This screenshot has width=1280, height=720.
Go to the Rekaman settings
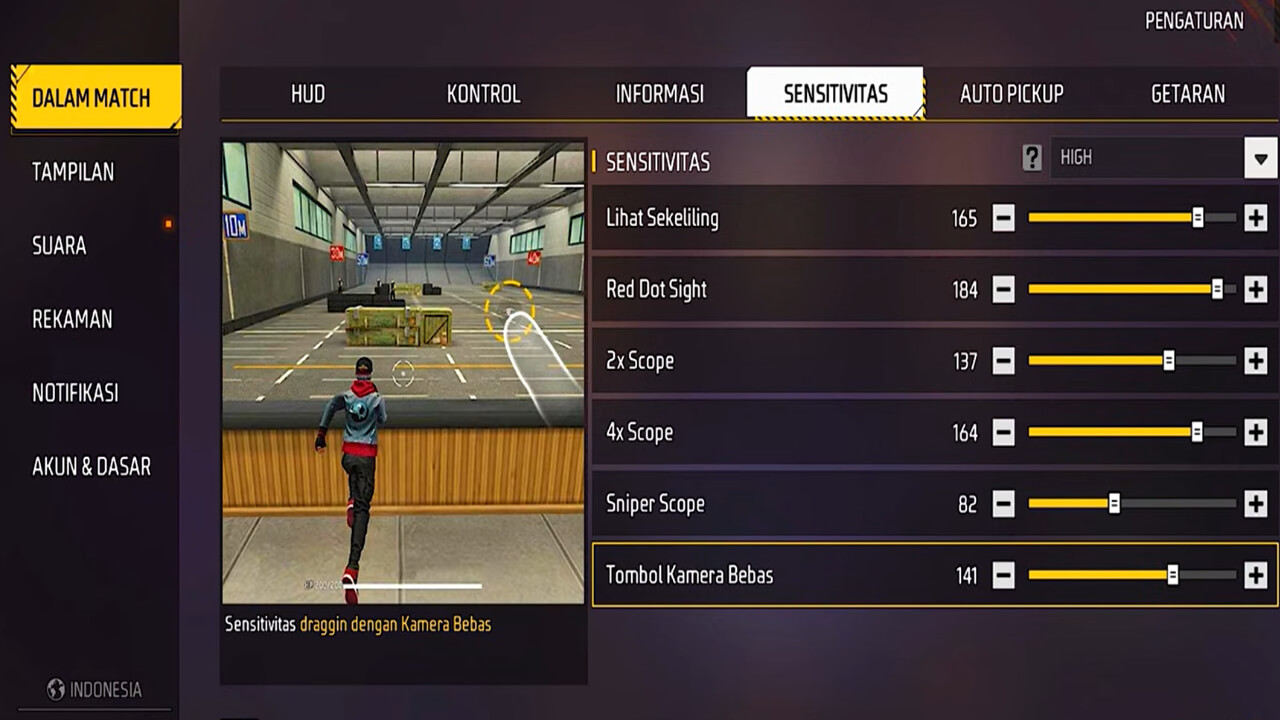coord(72,320)
